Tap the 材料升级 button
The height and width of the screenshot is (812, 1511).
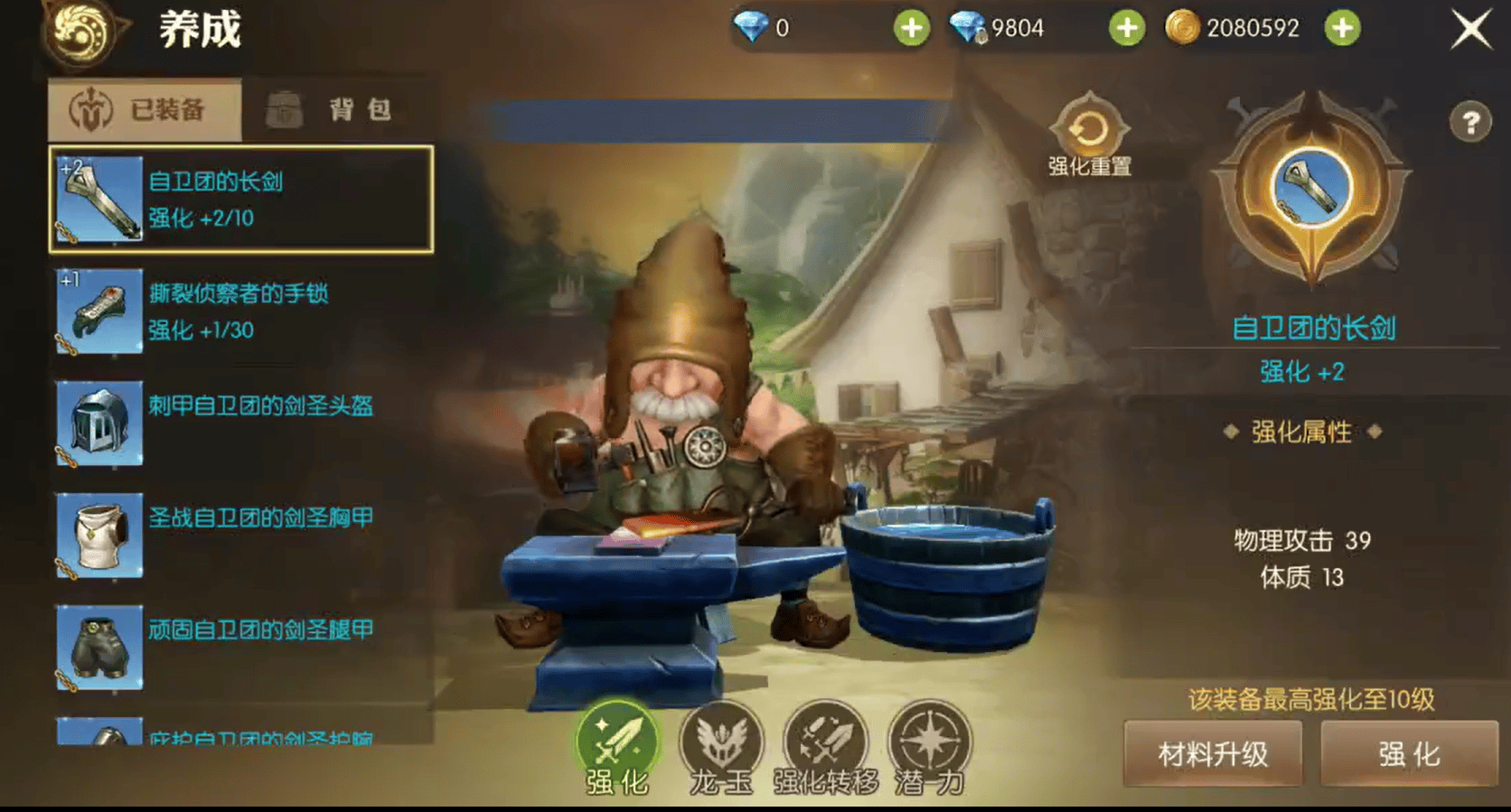[1213, 754]
